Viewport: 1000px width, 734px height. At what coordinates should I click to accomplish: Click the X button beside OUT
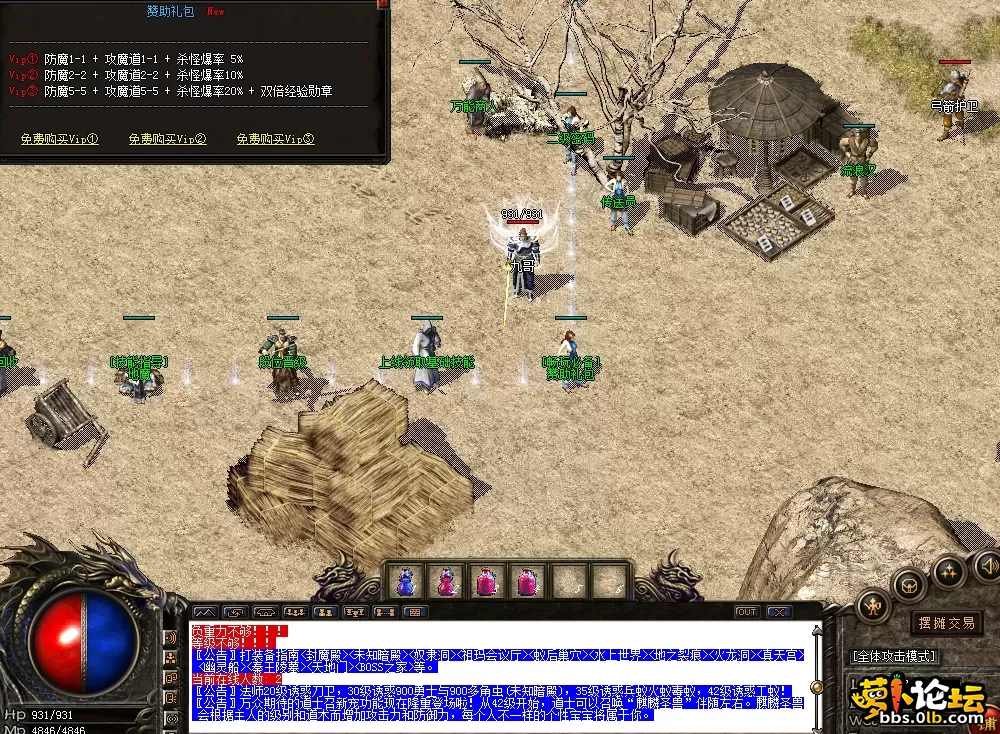coord(778,611)
